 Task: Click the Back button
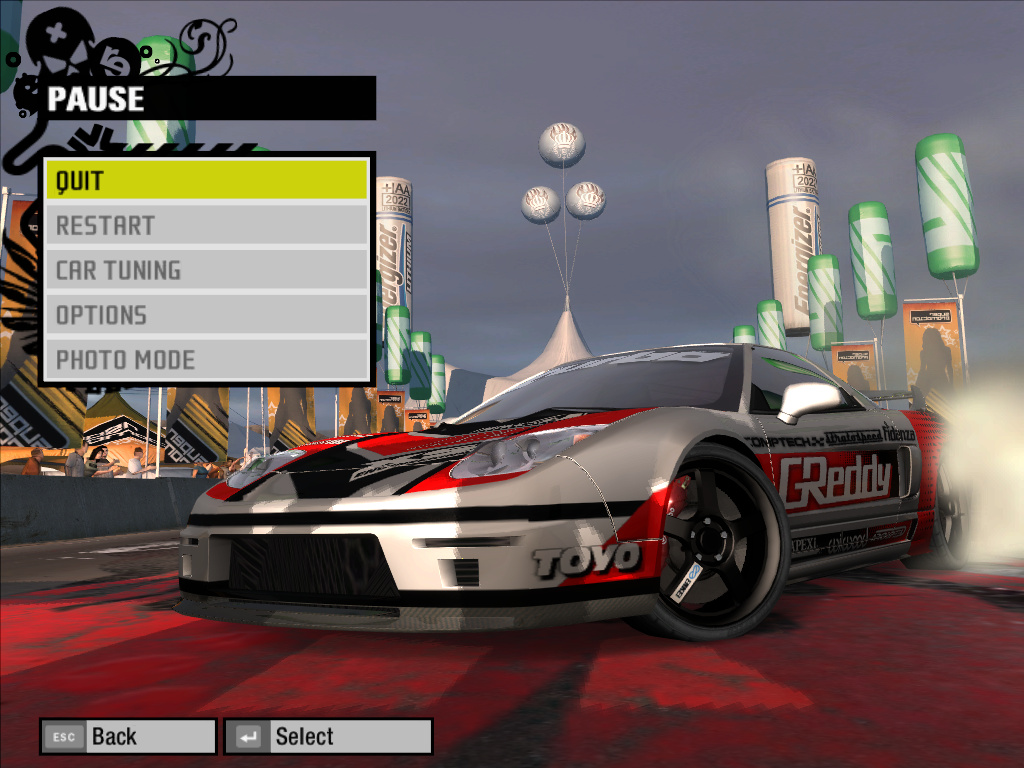(128, 737)
